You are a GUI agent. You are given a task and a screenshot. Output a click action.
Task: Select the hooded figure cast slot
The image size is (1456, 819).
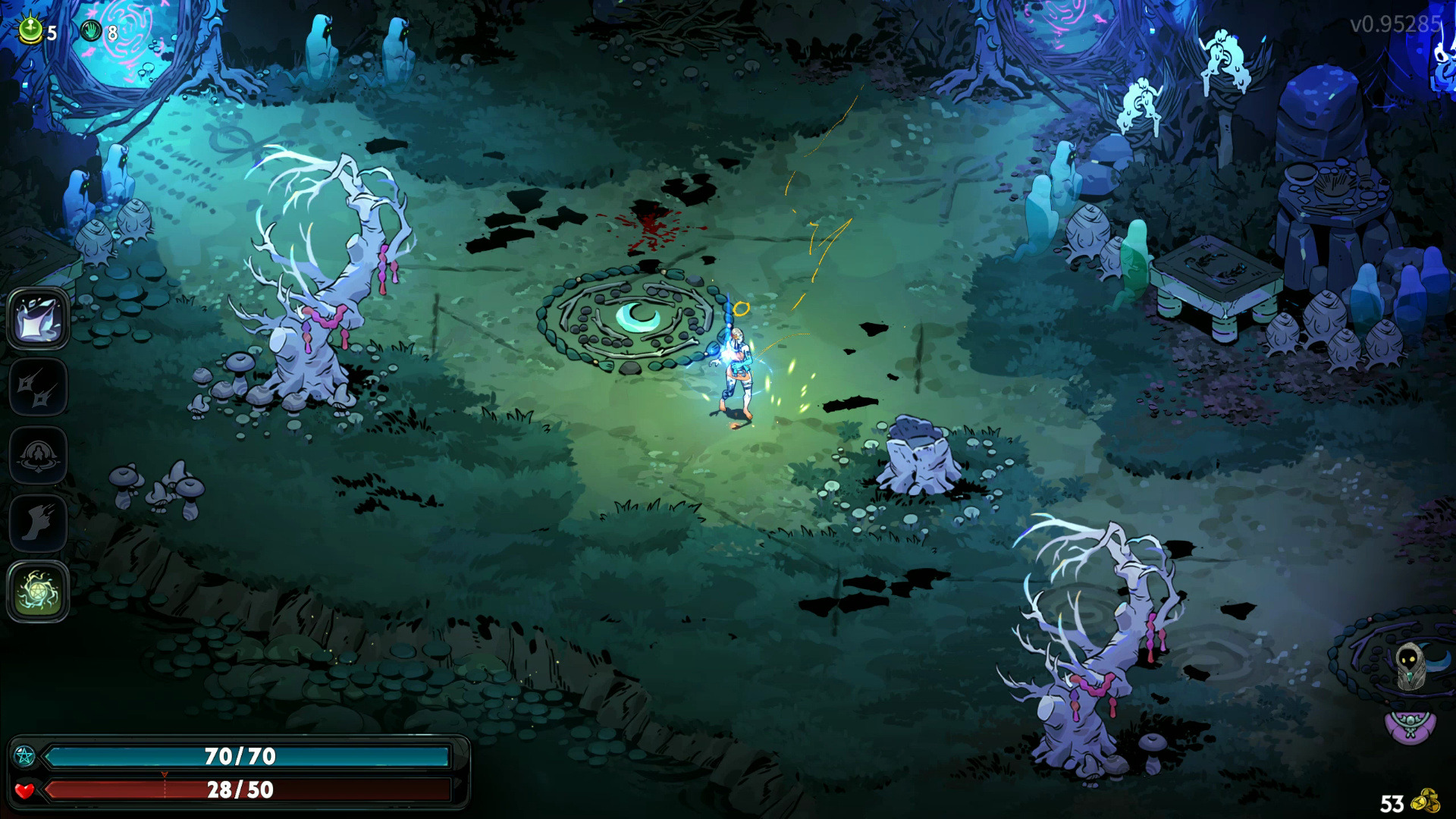point(38,455)
